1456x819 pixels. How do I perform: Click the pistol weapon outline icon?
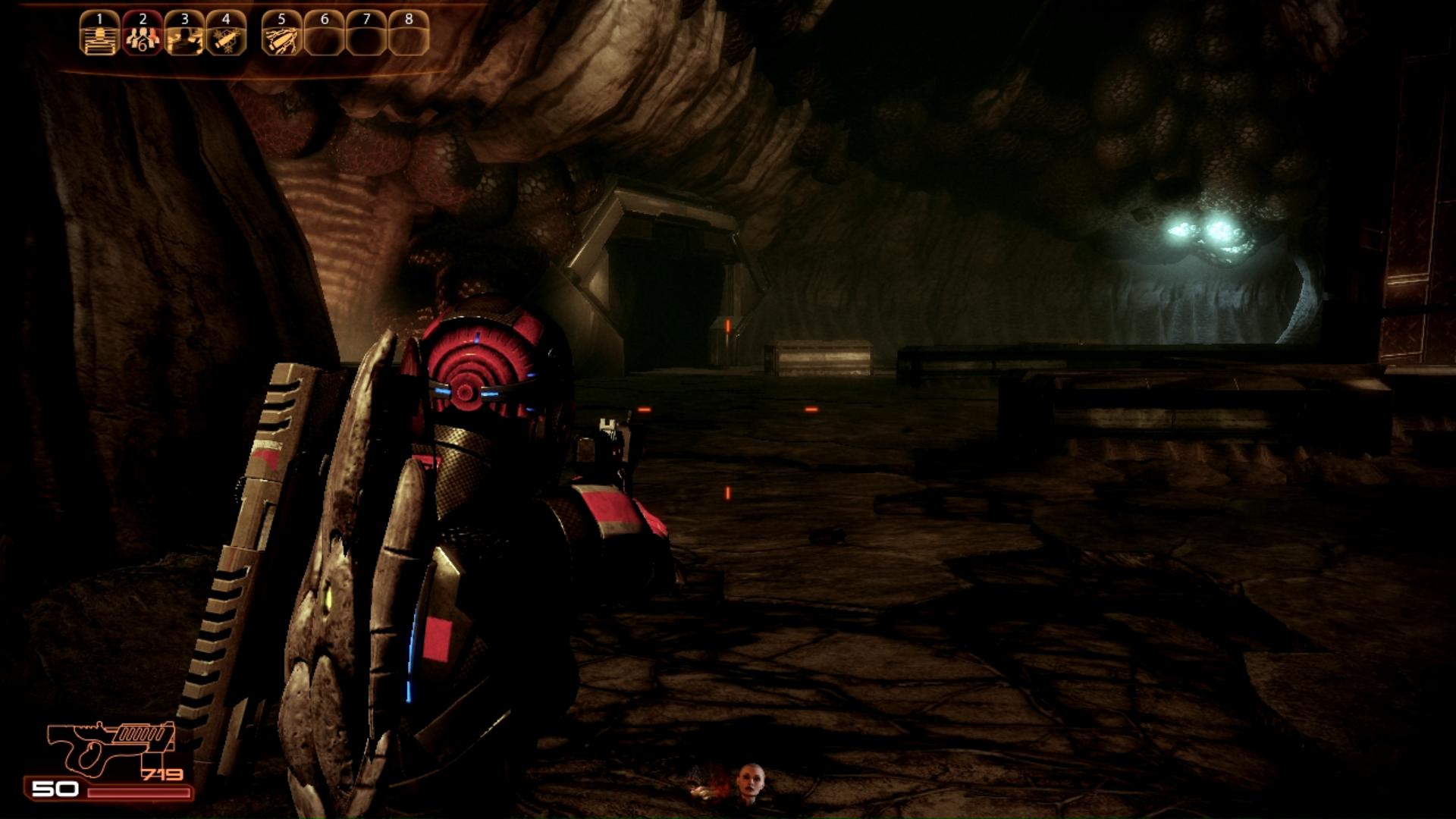pyautogui.click(x=110, y=747)
